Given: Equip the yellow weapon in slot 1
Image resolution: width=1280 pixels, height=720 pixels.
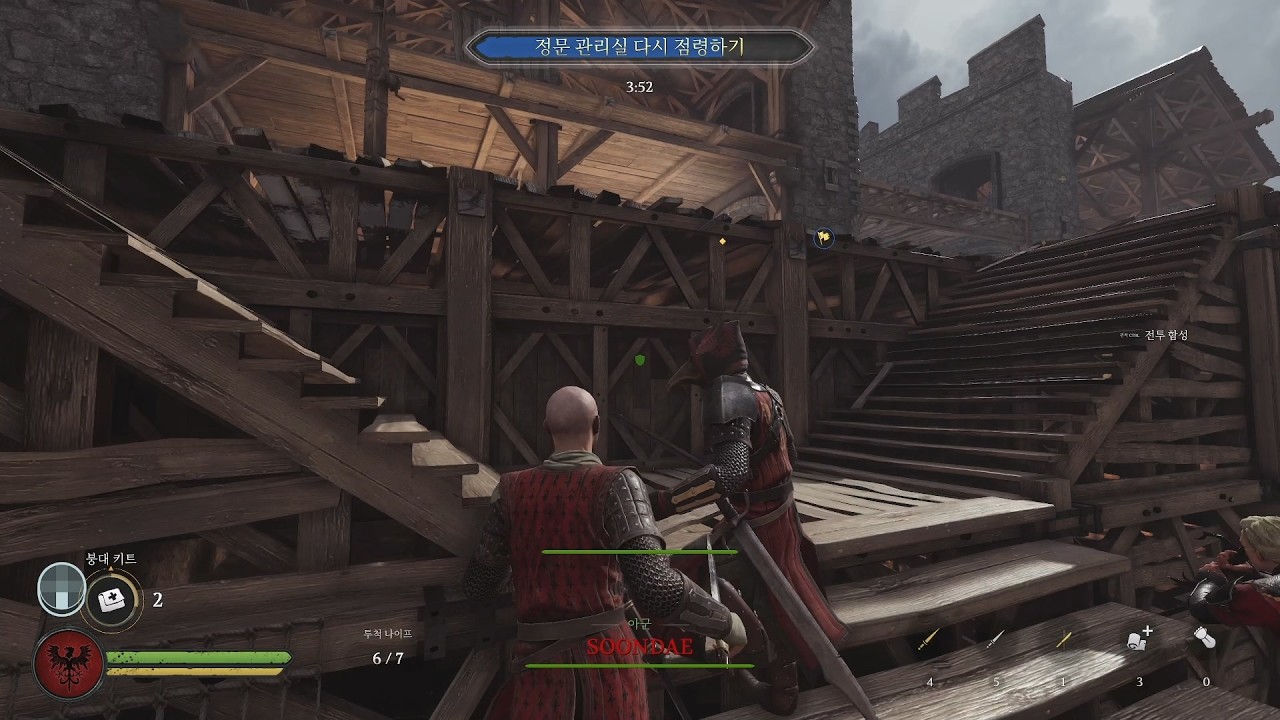Looking at the screenshot, I should pyautogui.click(x=1063, y=640).
